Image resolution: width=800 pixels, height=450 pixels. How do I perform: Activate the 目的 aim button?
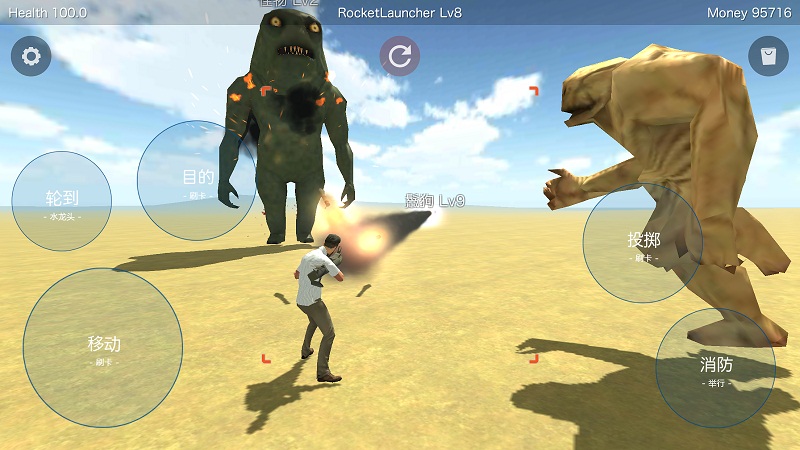[x=197, y=180]
